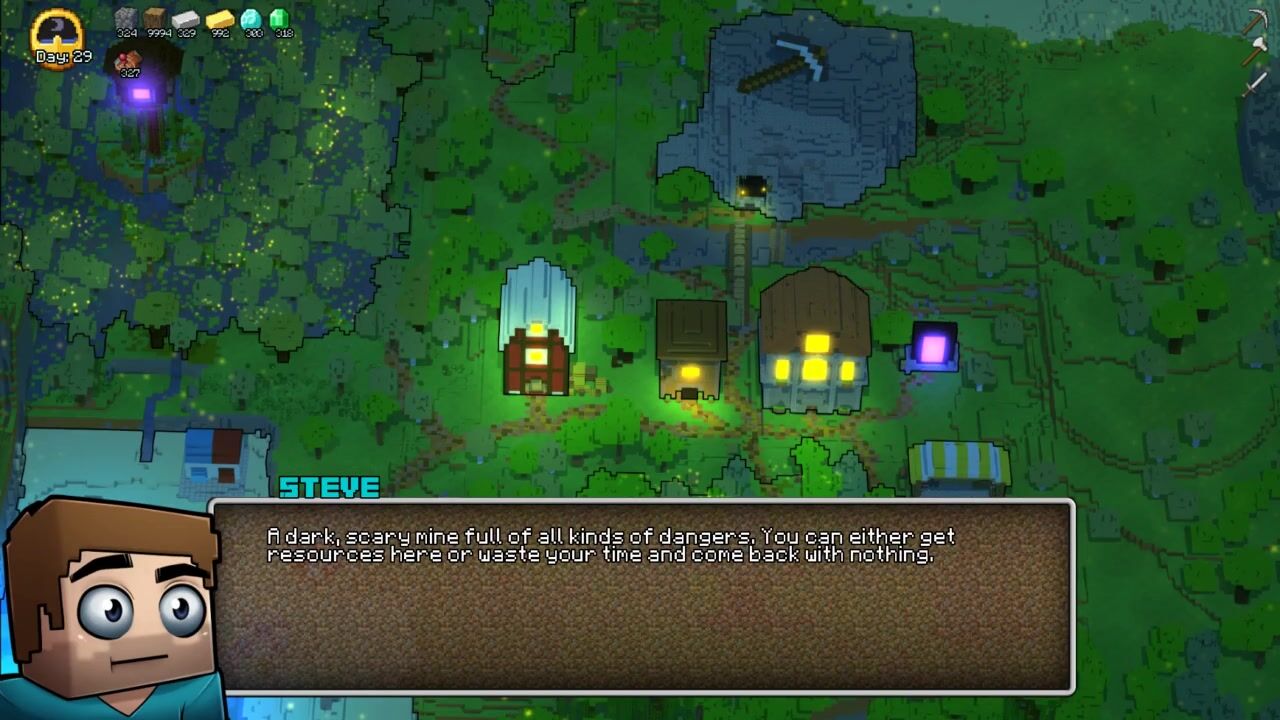Screen dimensions: 1280x720
Task: Enter the mine marked with a pickaxe
Action: [752, 188]
